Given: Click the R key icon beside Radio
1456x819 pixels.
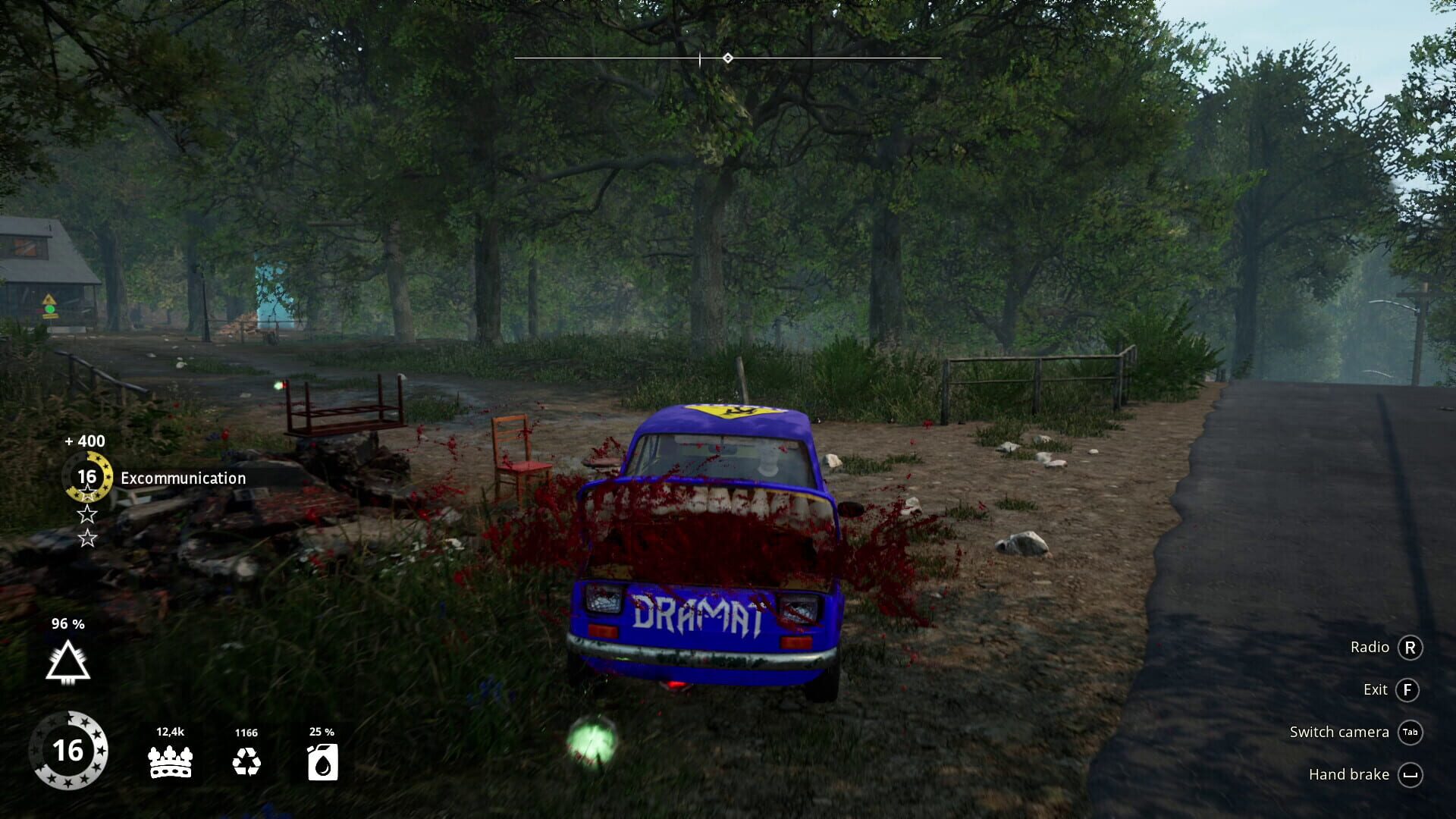Looking at the screenshot, I should (x=1410, y=648).
